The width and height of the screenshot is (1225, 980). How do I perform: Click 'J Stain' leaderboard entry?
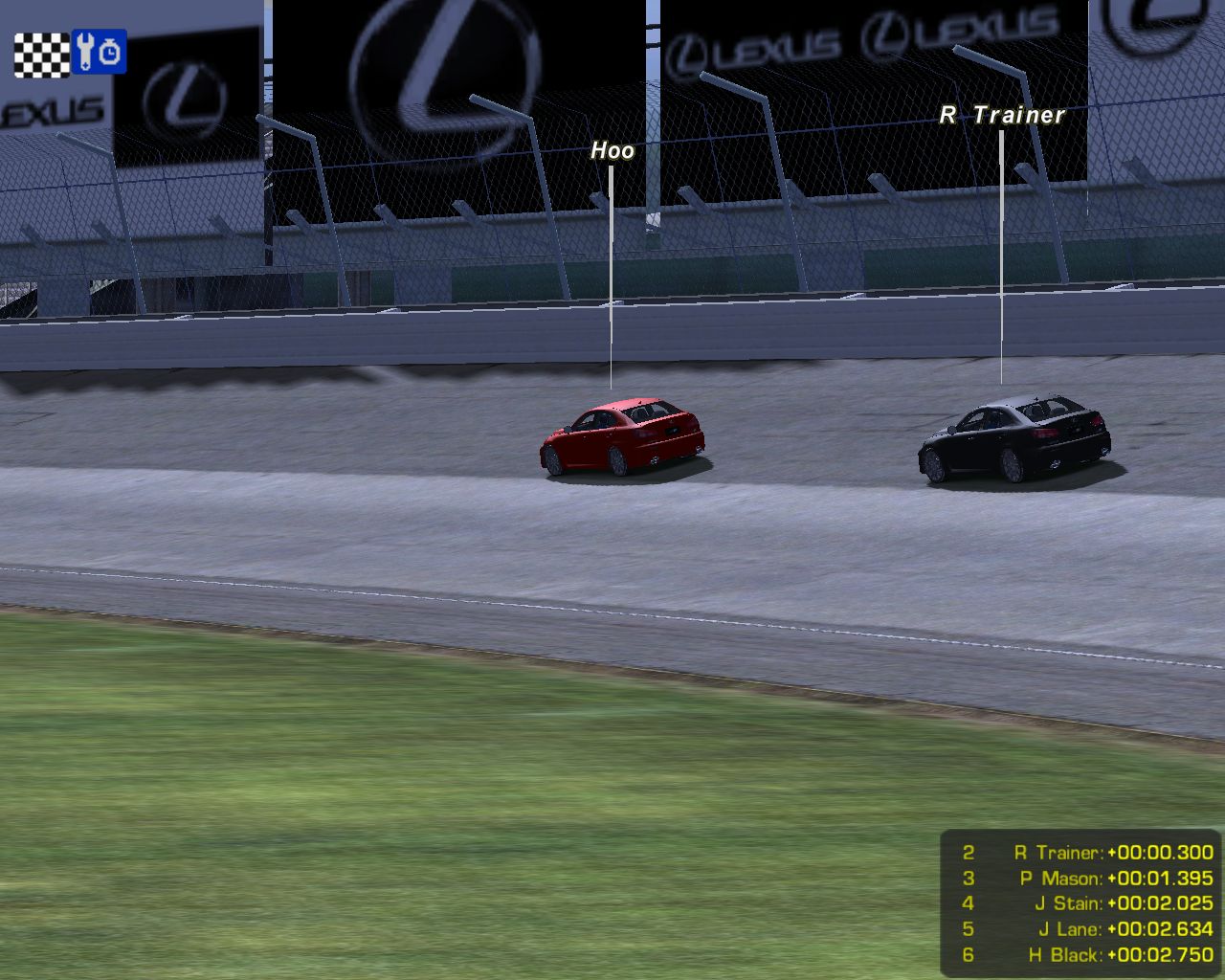click(1069, 903)
